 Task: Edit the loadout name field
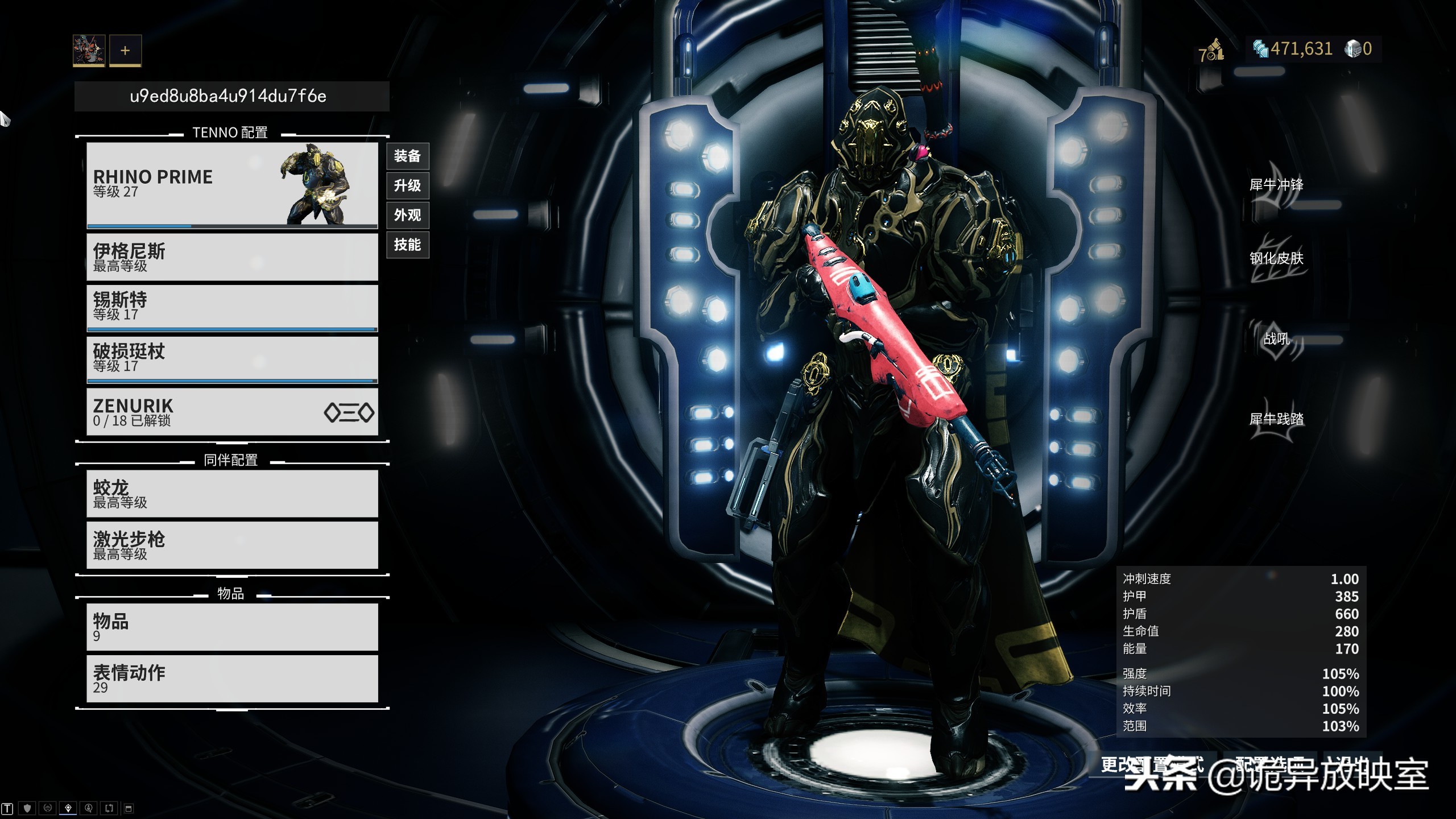click(231, 96)
